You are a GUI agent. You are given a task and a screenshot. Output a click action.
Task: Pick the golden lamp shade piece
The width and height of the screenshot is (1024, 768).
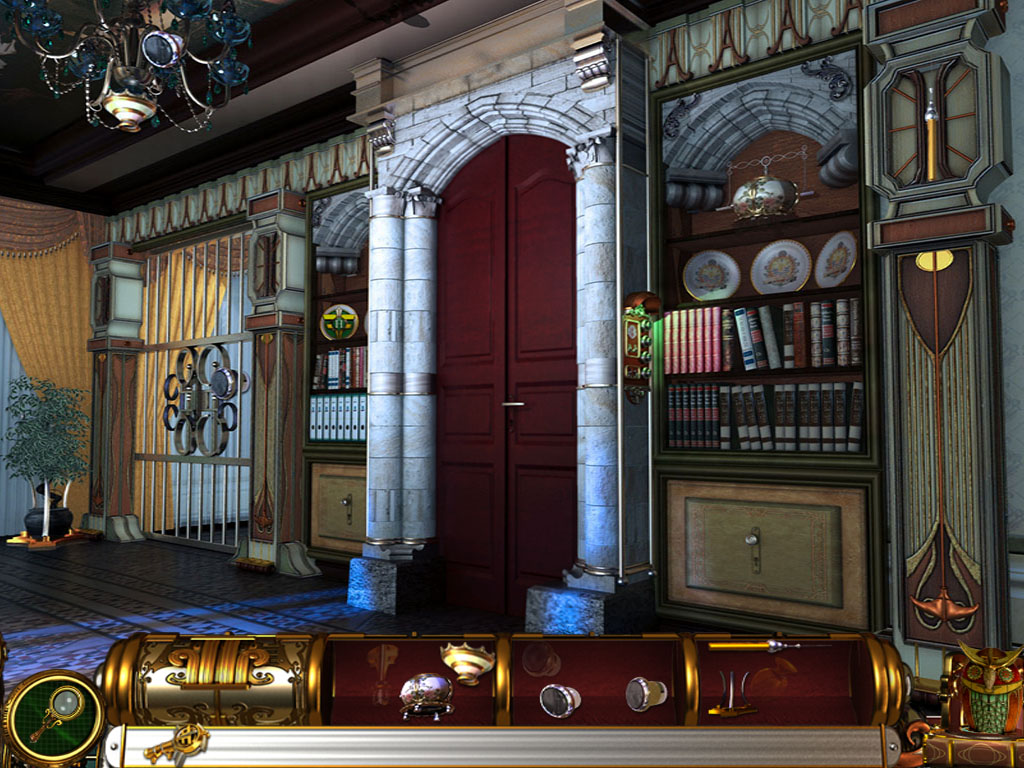(x=468, y=660)
